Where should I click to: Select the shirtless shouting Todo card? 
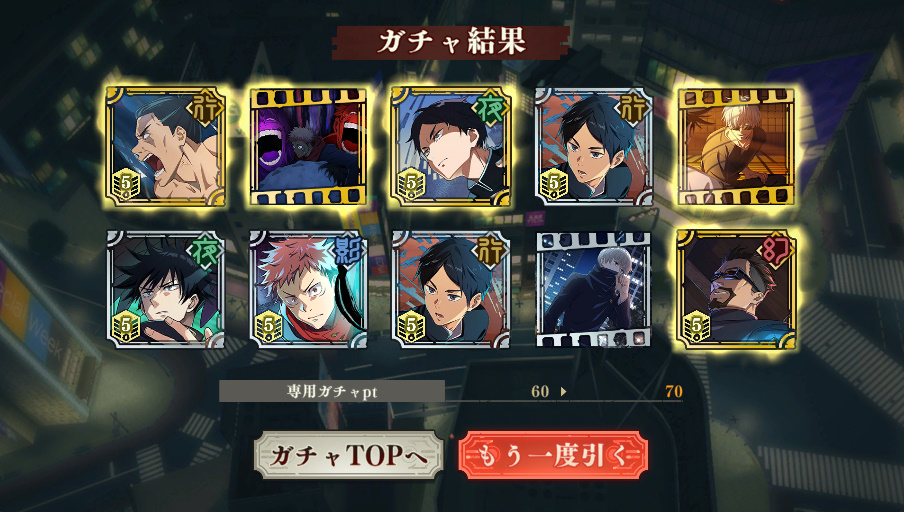(x=165, y=146)
